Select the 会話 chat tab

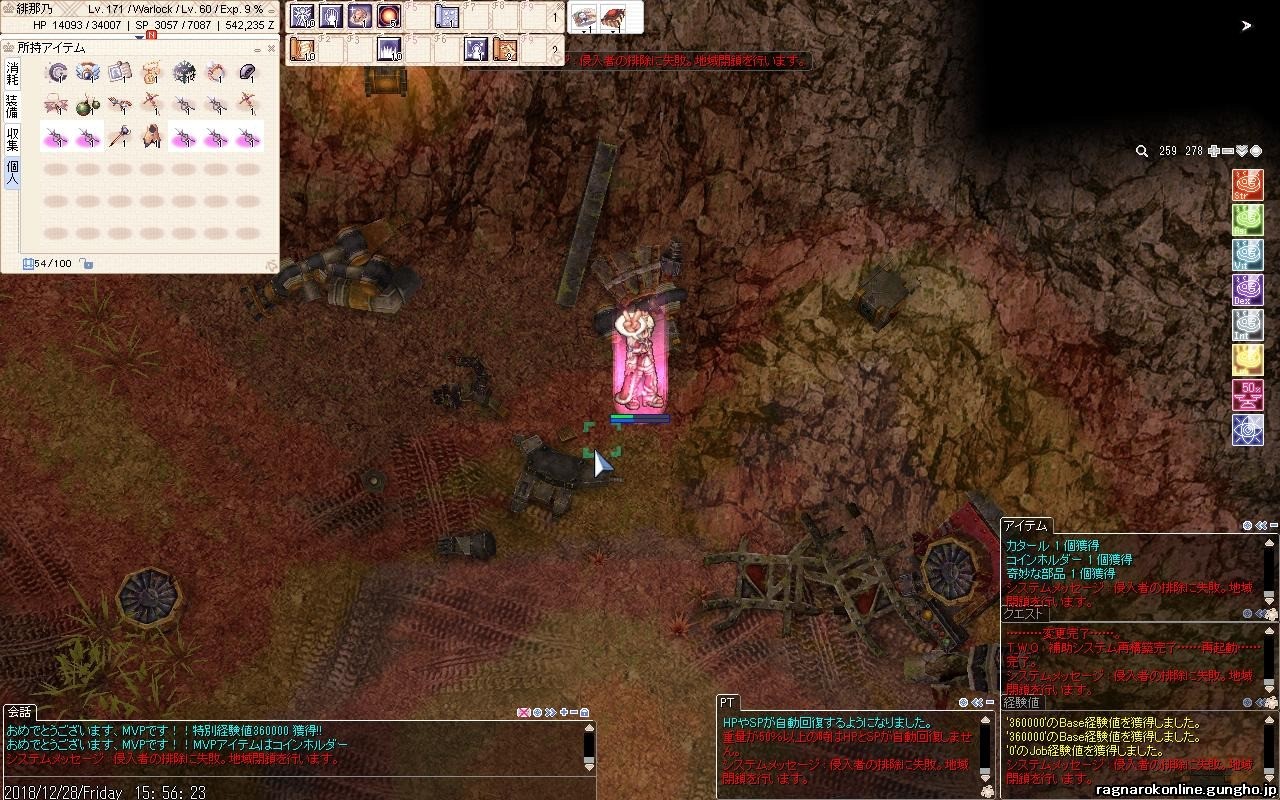click(x=20, y=712)
